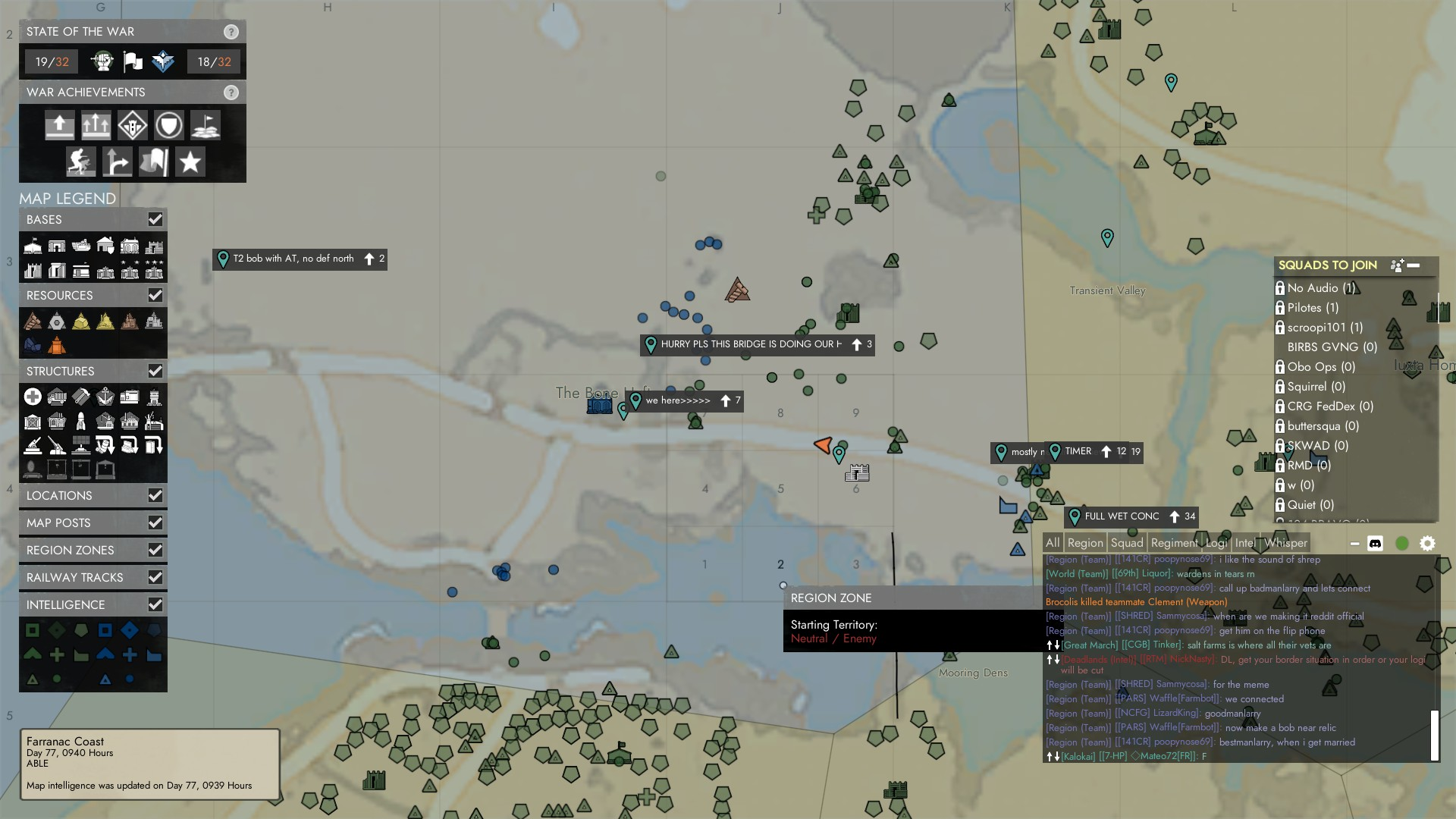The height and width of the screenshot is (819, 1456).
Task: Switch chat to the Region tab
Action: click(1085, 543)
